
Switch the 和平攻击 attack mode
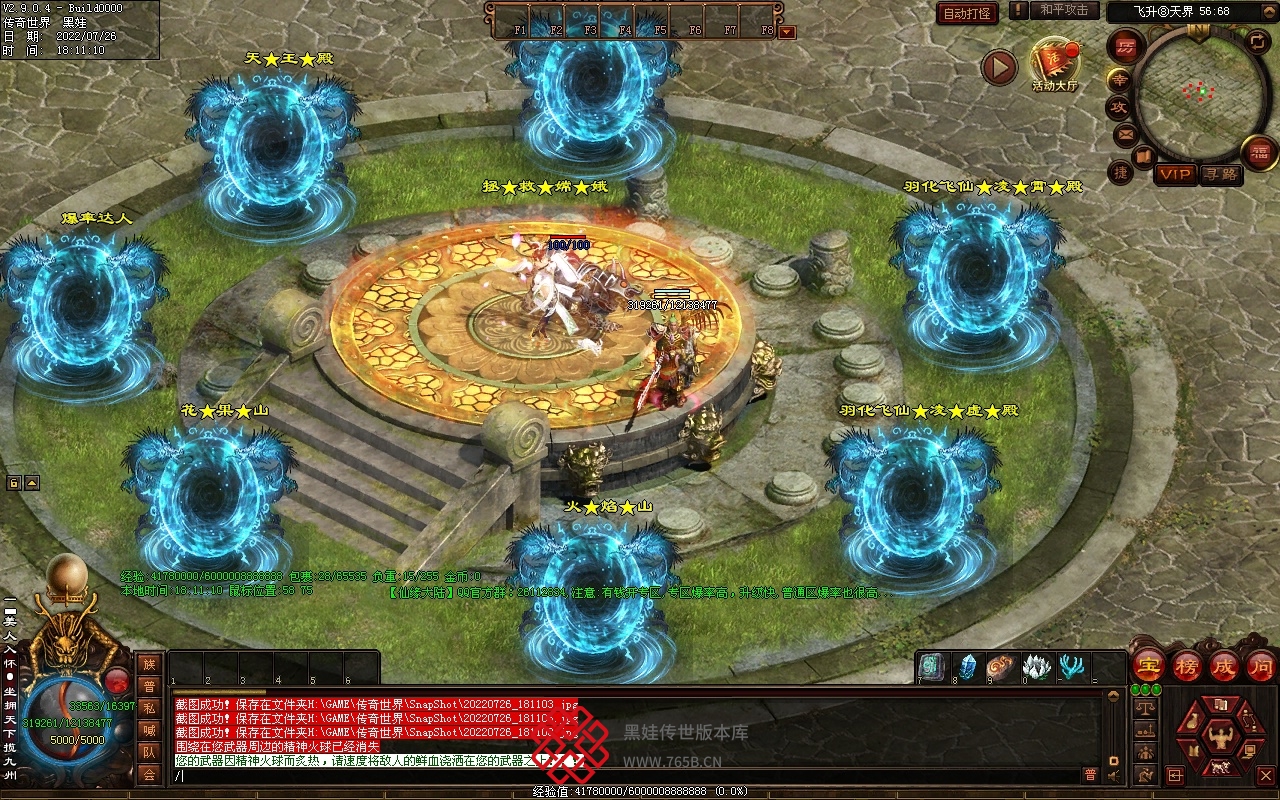[1063, 10]
